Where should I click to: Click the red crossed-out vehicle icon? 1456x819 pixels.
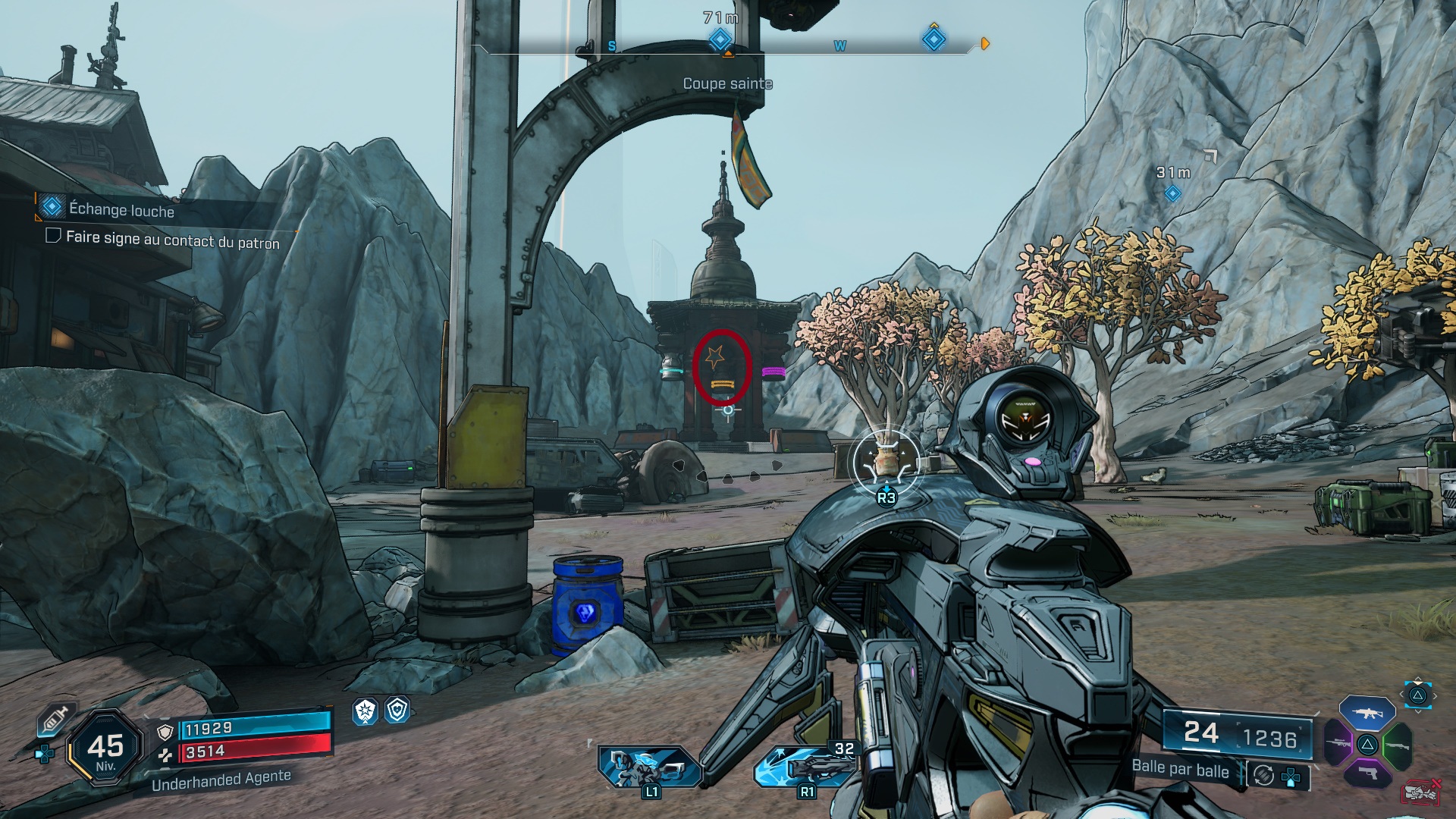pos(1422,792)
